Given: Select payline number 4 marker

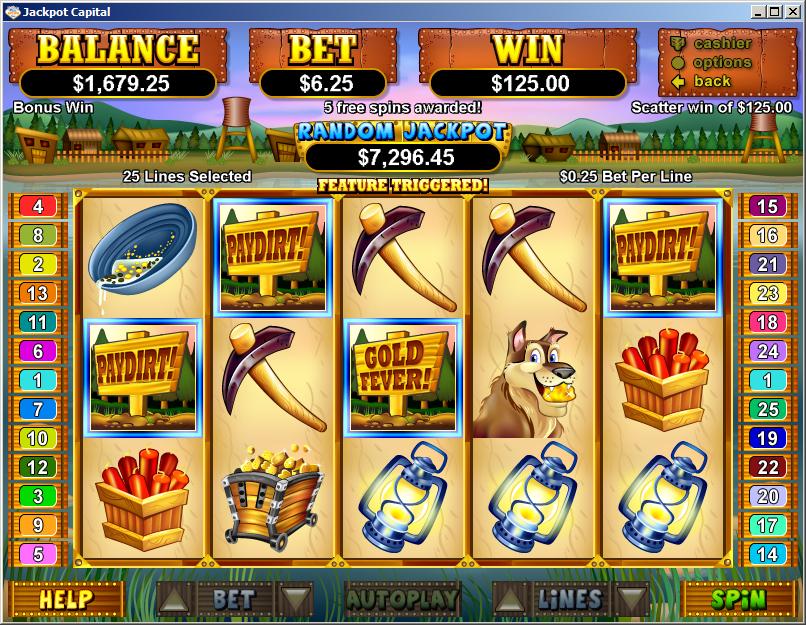Looking at the screenshot, I should coord(38,207).
